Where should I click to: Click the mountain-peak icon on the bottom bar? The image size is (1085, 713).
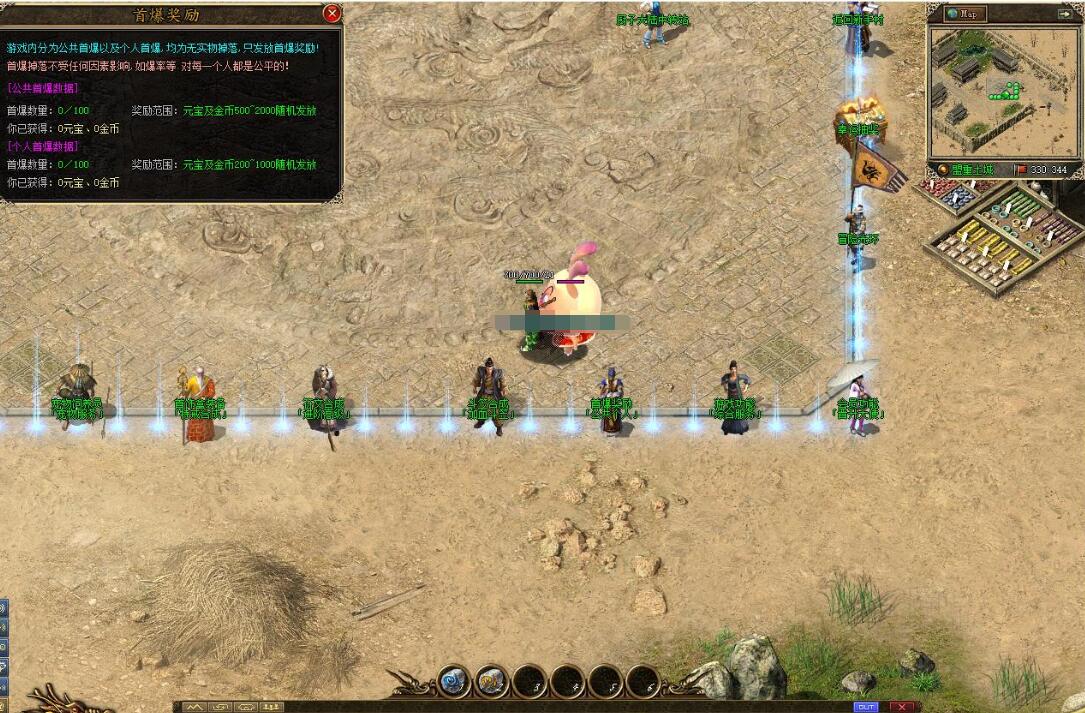point(194,707)
